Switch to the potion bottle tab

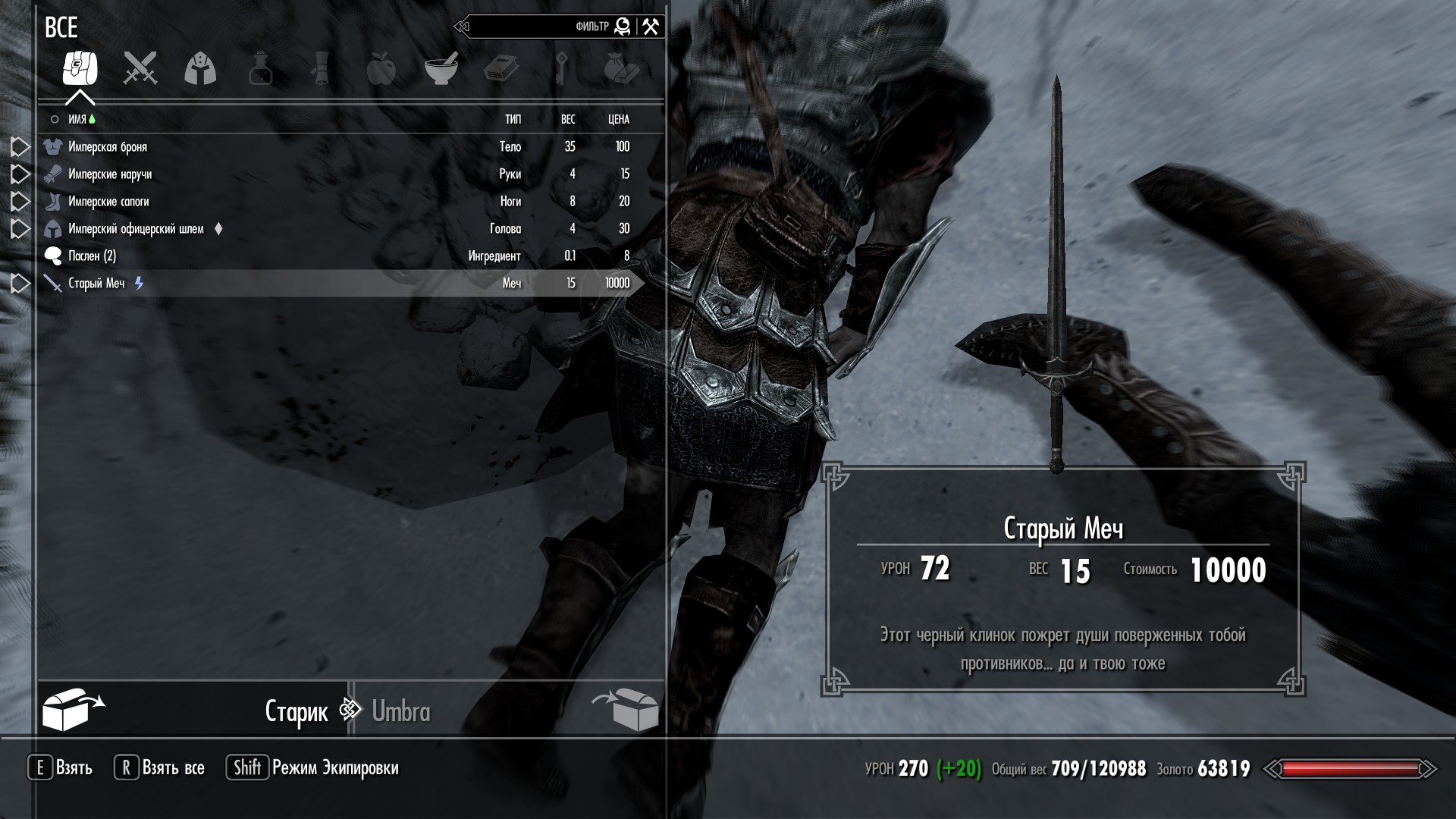pos(260,69)
